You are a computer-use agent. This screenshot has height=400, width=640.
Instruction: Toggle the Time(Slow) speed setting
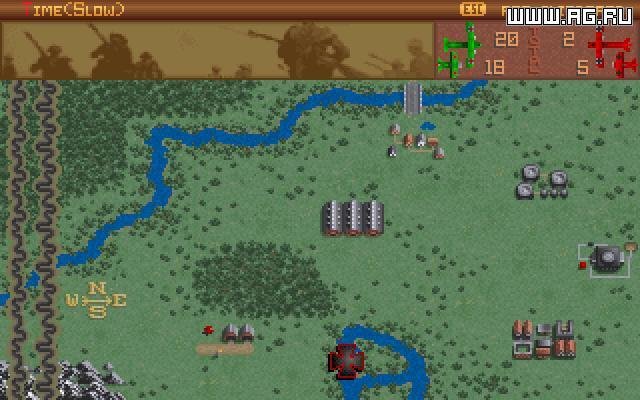pyautogui.click(x=63, y=10)
